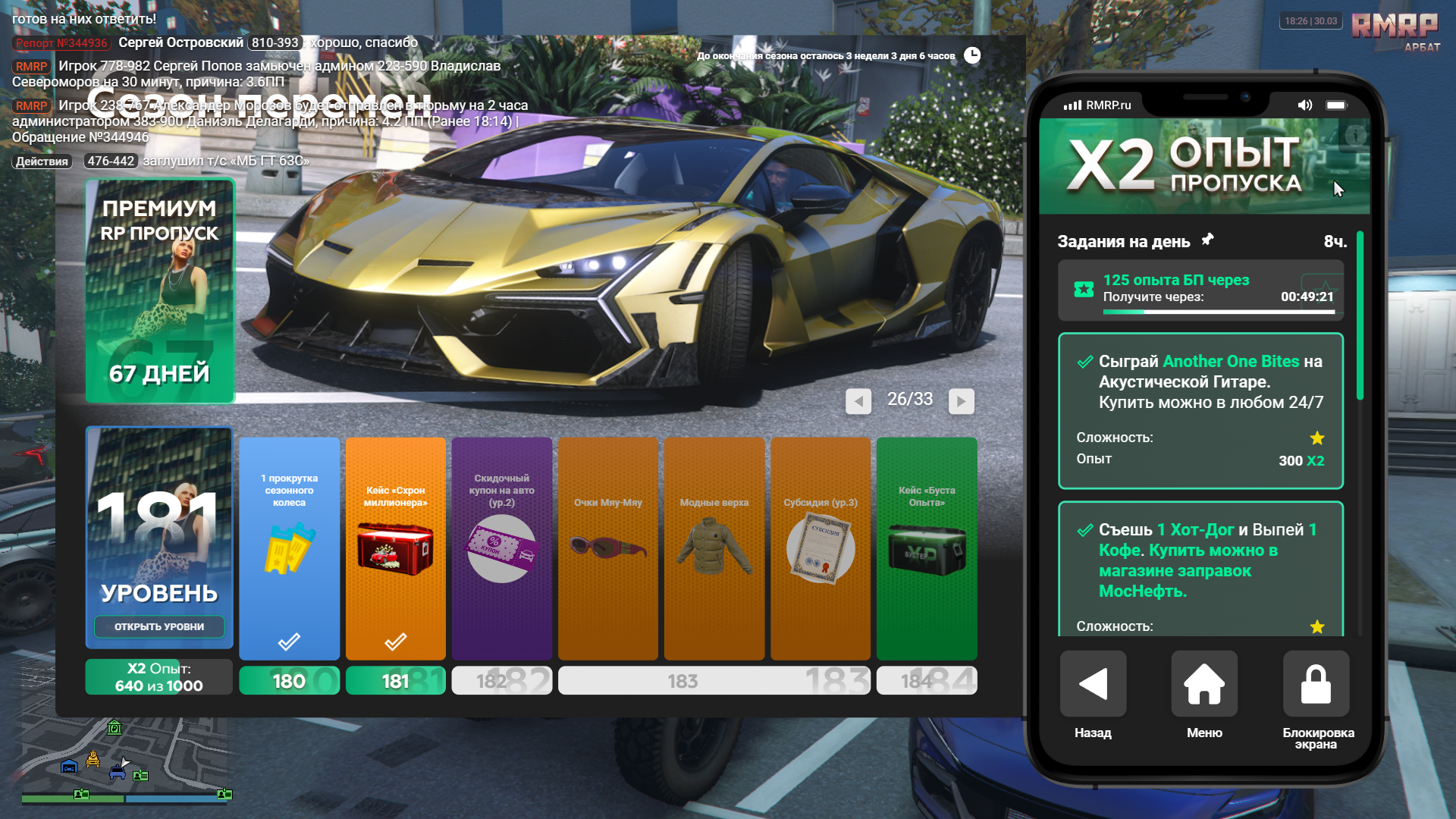Select the car discount coupon reward
Screen dimensions: 1456x819
(x=501, y=548)
